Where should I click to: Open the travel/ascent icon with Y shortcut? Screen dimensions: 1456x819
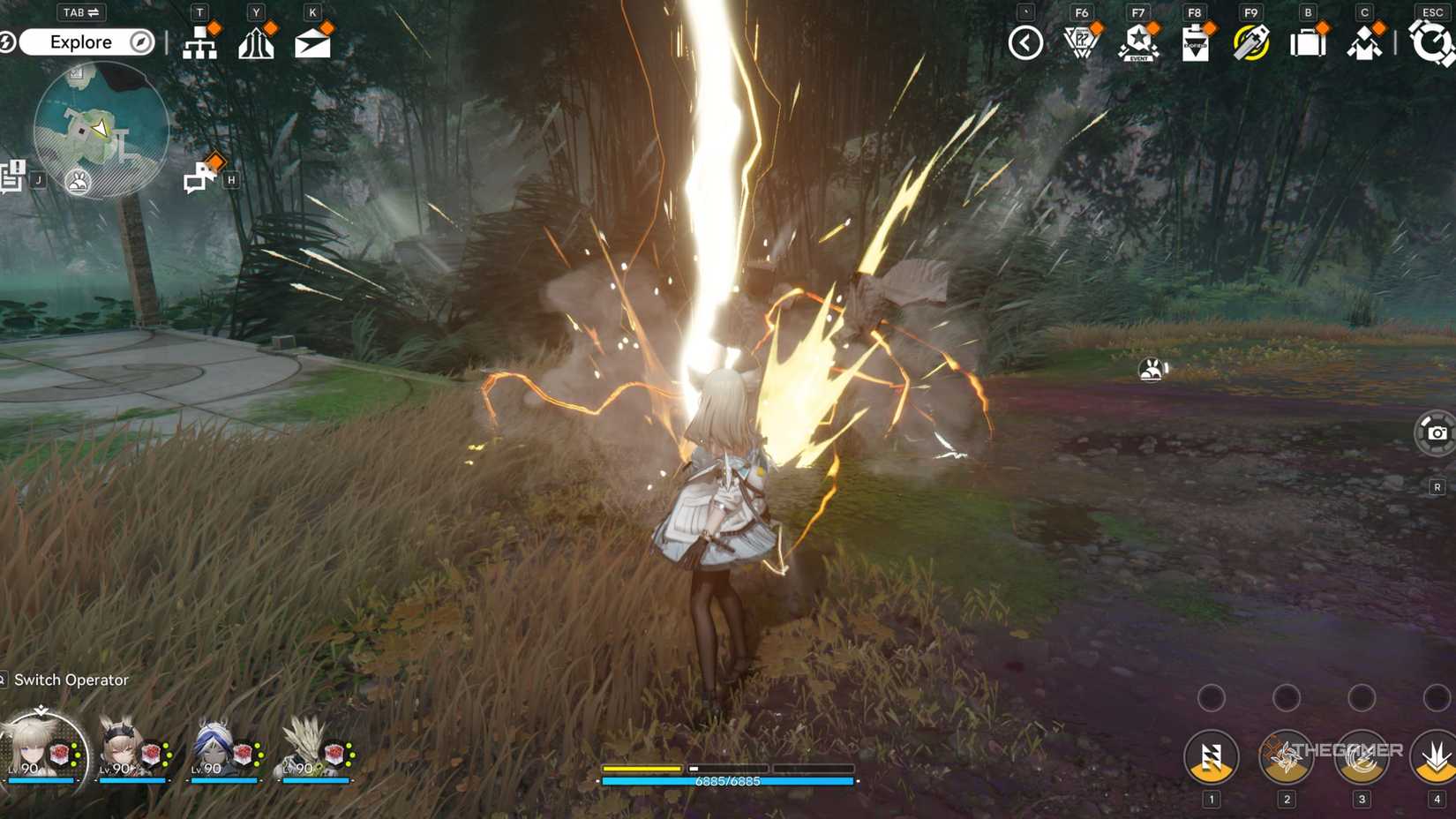(257, 41)
